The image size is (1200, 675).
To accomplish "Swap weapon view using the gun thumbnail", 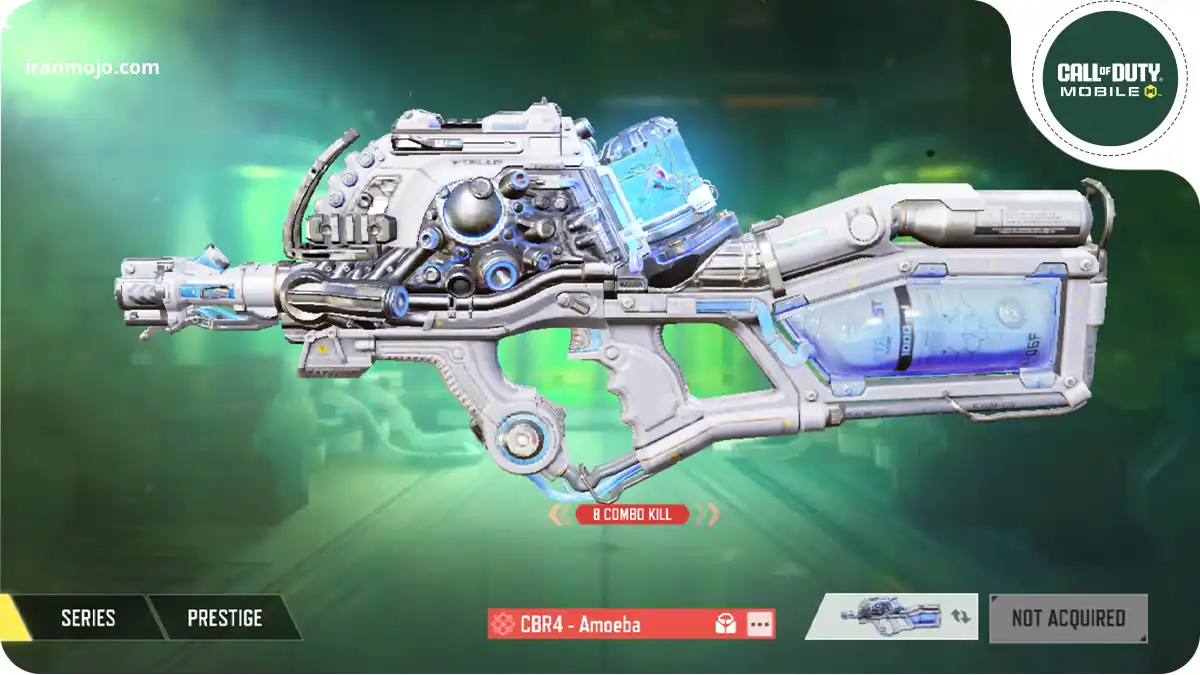I will point(890,617).
